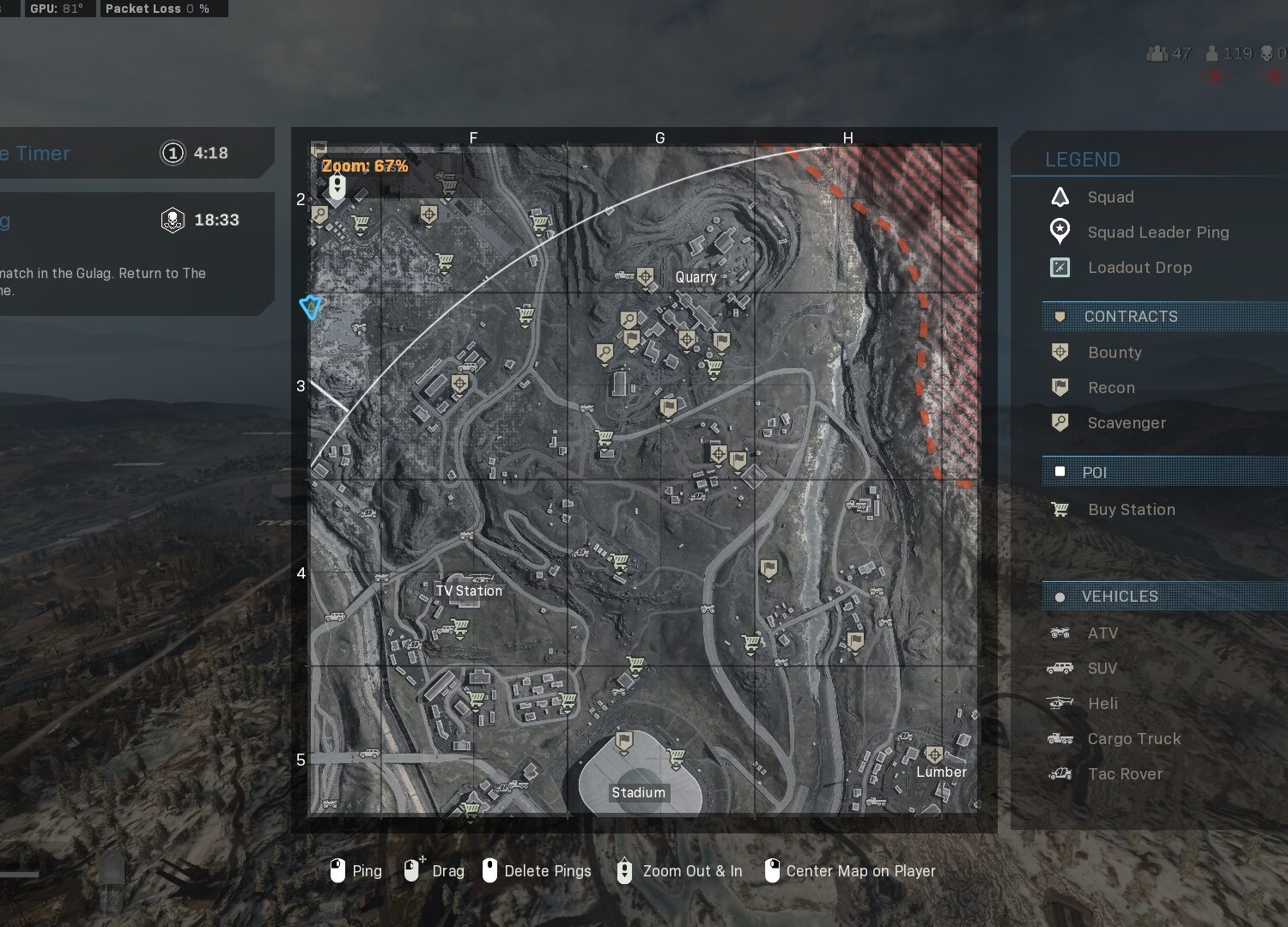Choose the Scavenger legend entry
The width and height of the screenshot is (1288, 927).
(x=1126, y=423)
